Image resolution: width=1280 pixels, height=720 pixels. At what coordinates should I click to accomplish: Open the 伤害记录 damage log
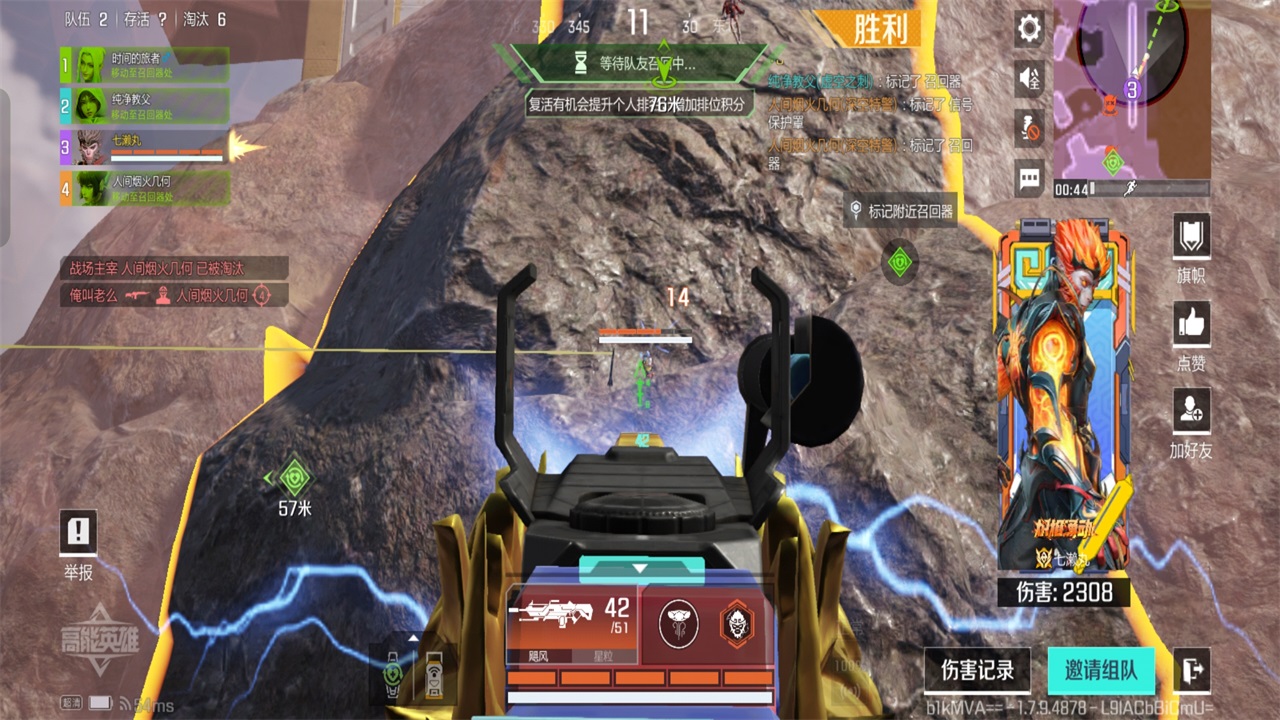977,670
